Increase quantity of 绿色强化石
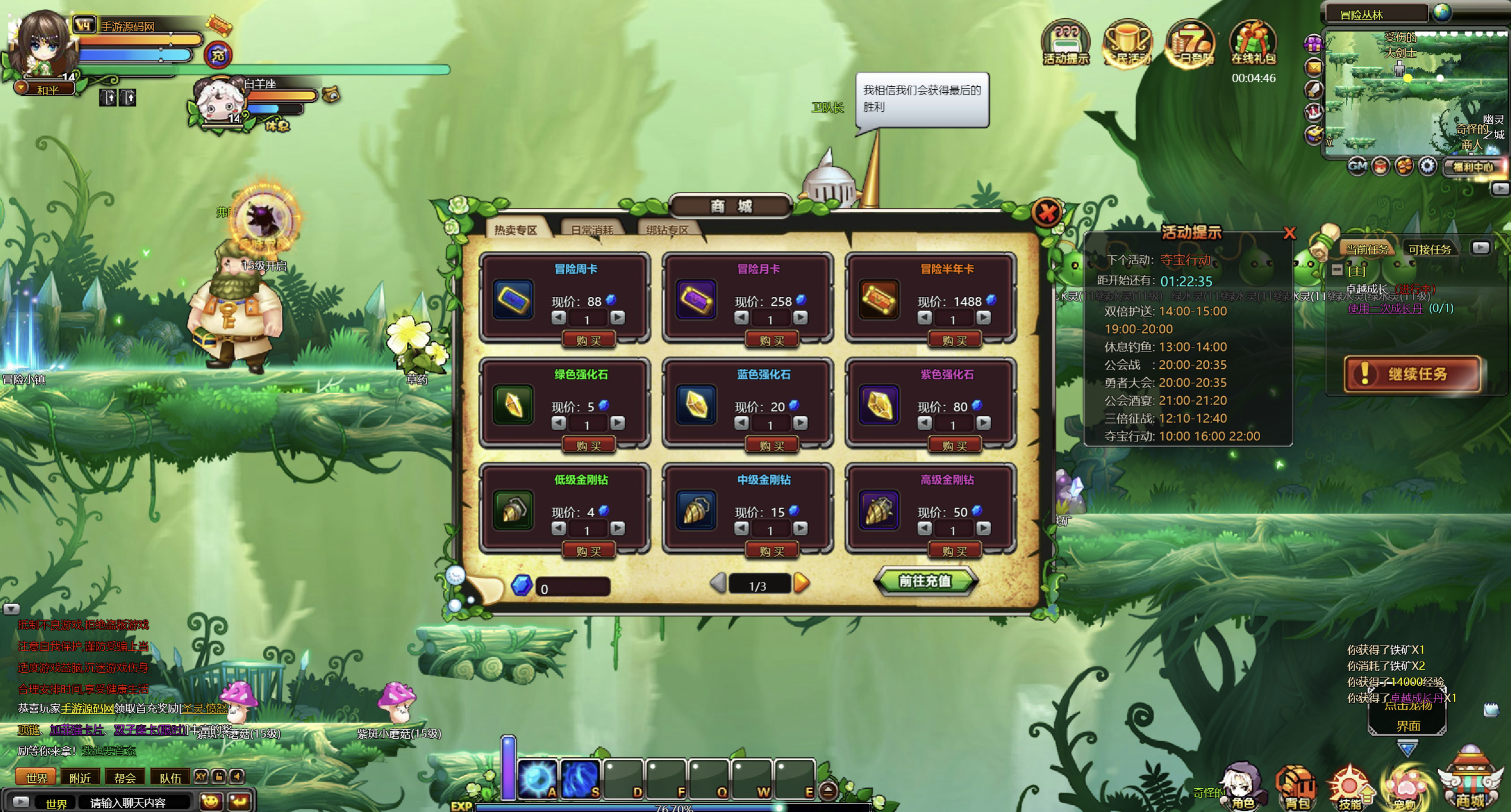 point(618,423)
